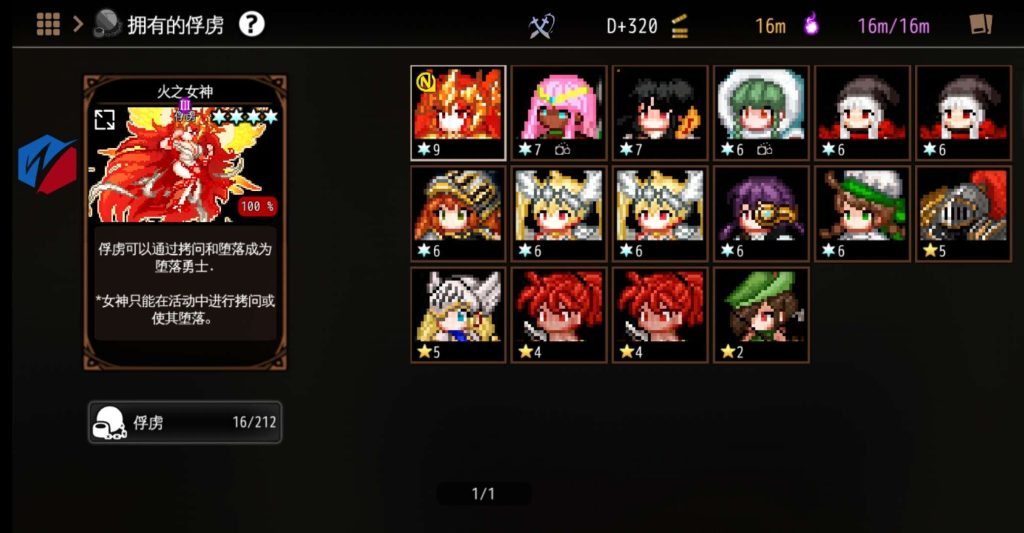The image size is (1024, 533).
Task: Choose the purple-haired monocle captive
Action: coord(761,214)
